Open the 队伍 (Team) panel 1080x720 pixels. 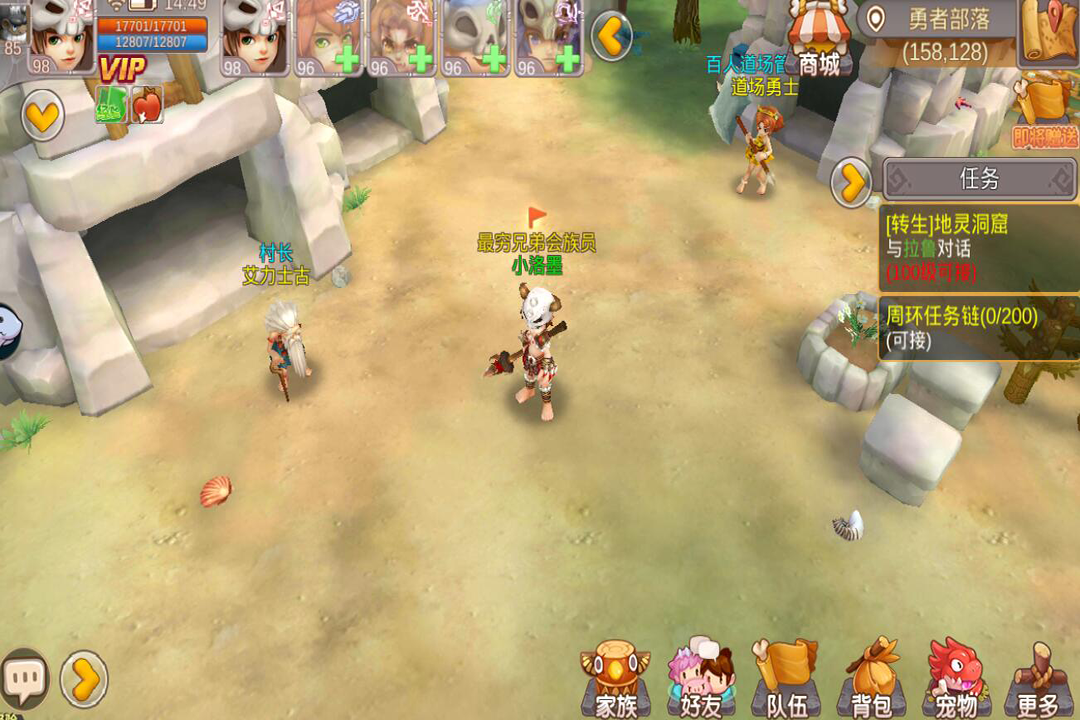click(786, 682)
